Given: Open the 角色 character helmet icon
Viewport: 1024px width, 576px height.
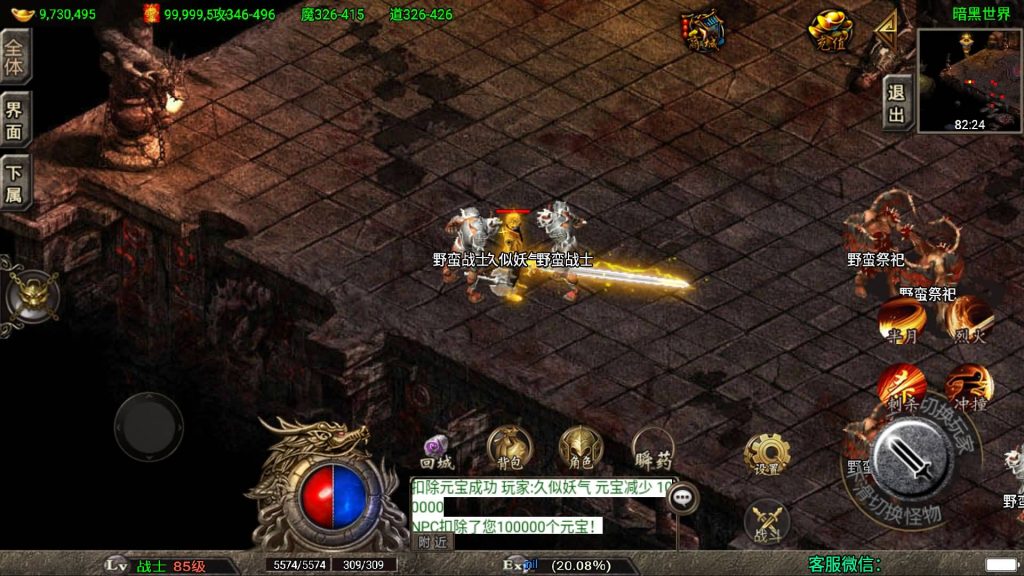Looking at the screenshot, I should pos(580,448).
